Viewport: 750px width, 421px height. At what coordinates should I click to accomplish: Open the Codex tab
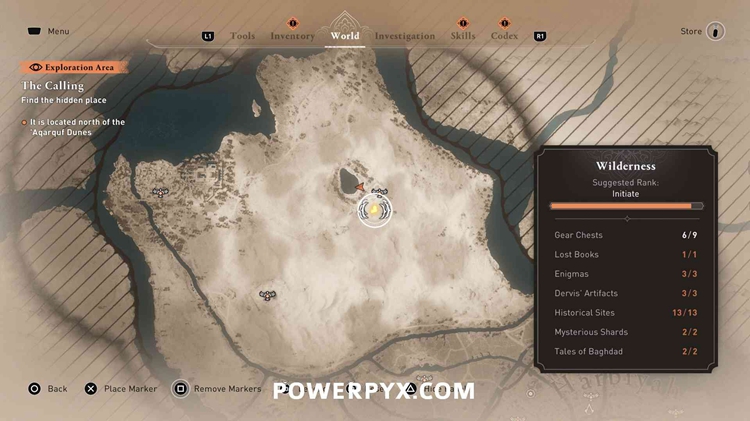tap(504, 36)
